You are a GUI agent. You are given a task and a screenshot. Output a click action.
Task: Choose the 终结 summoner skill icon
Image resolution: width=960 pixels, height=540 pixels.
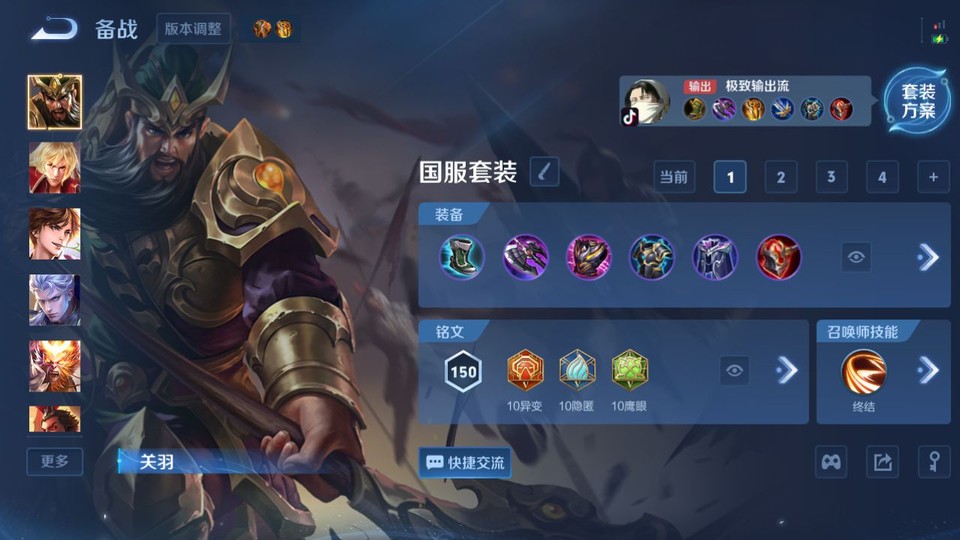coord(863,371)
